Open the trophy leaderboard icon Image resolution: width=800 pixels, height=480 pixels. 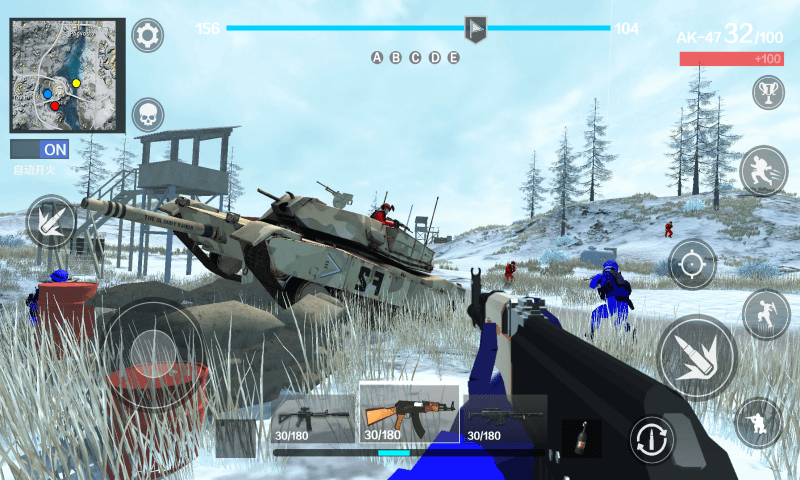tap(768, 93)
